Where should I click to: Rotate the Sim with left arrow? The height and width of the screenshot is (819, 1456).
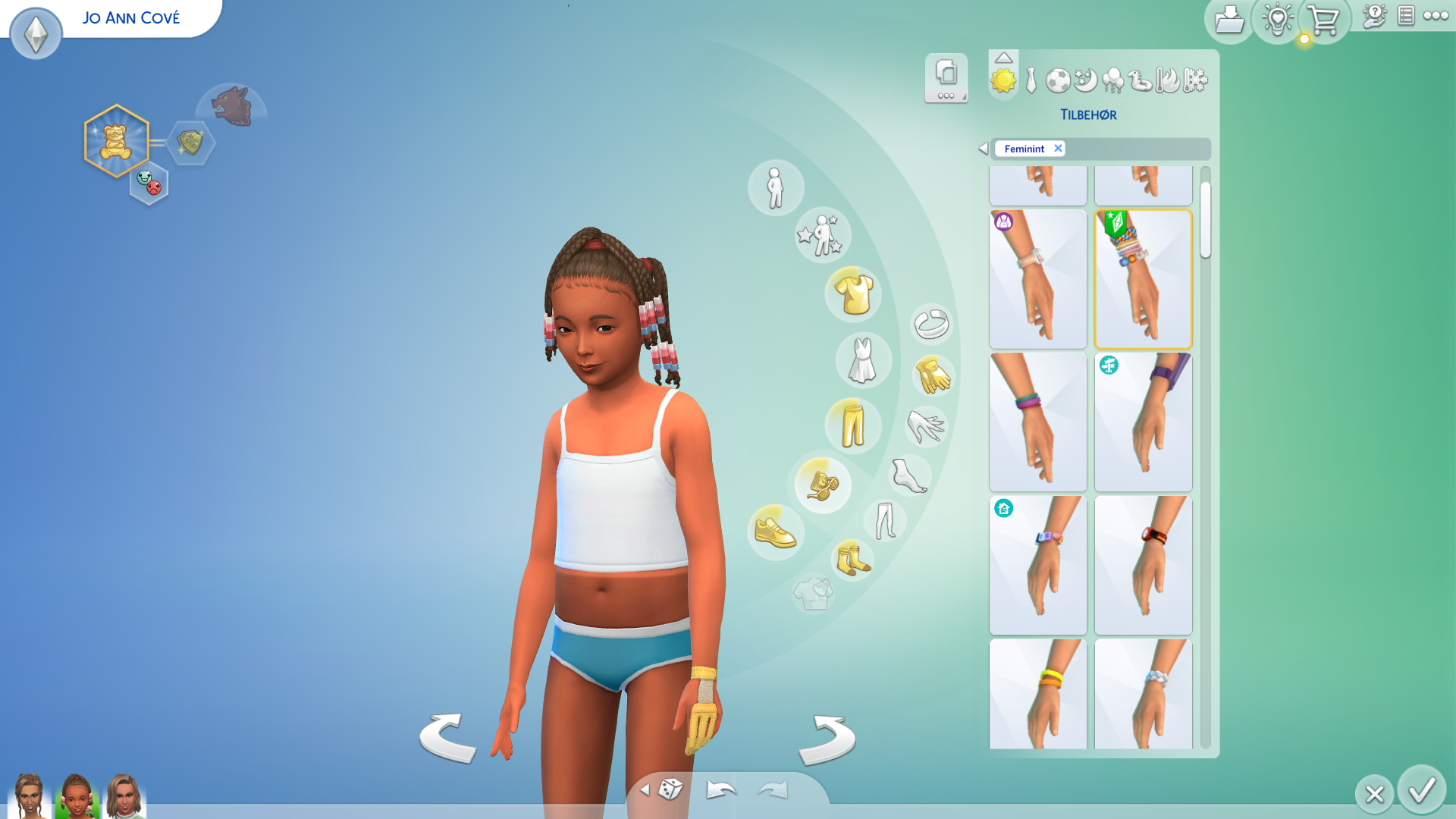[x=447, y=738]
